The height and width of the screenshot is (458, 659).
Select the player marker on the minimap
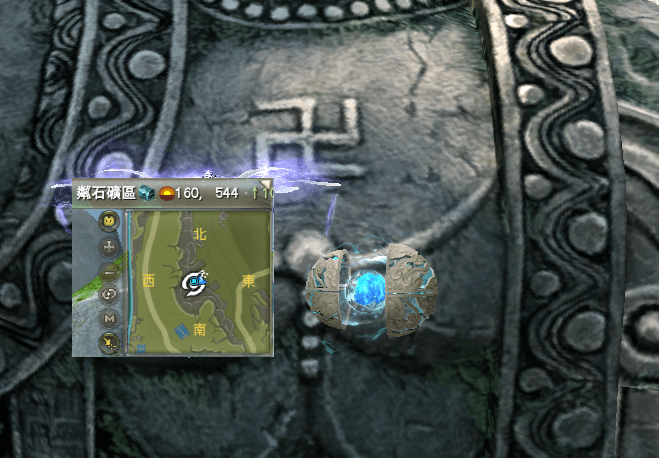point(194,284)
